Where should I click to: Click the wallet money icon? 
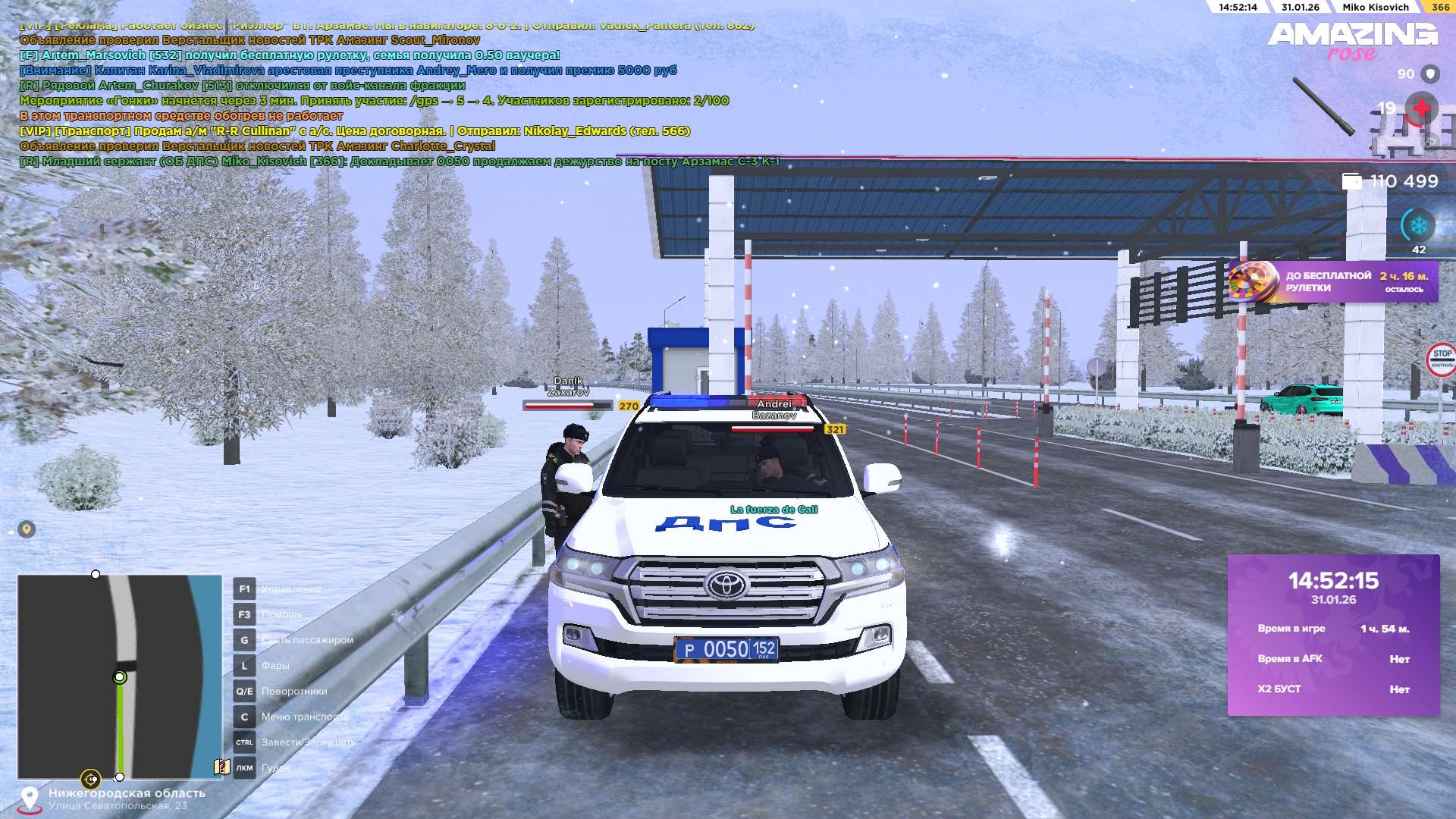[x=1351, y=181]
